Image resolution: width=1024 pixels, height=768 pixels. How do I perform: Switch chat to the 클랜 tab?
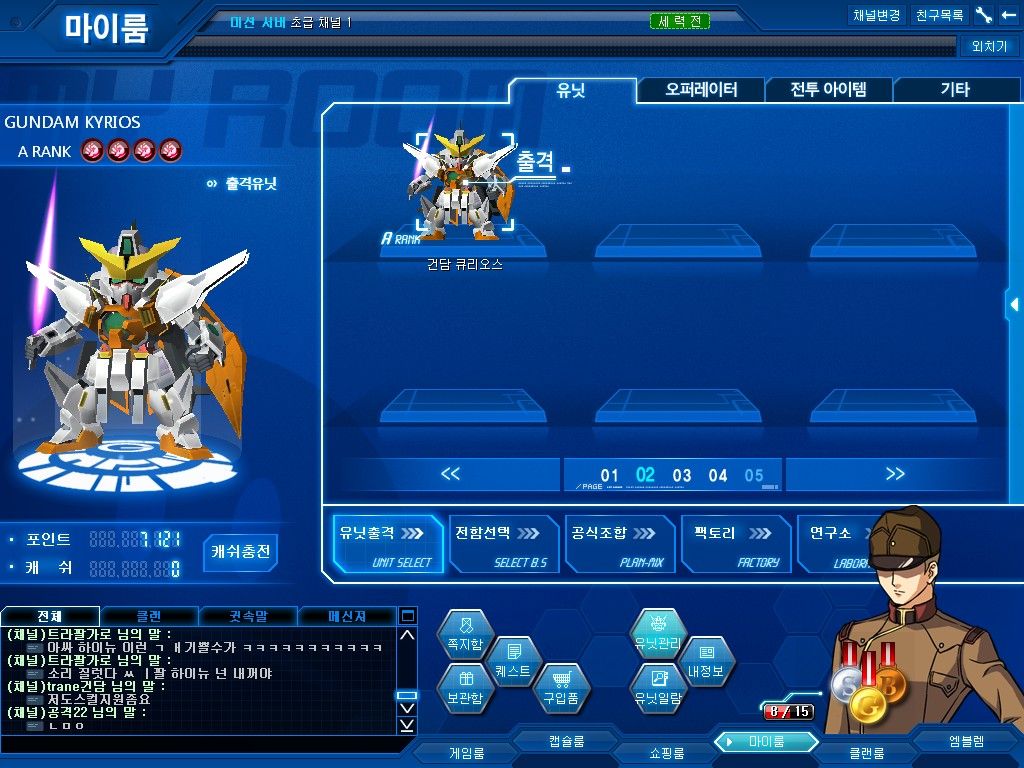149,616
